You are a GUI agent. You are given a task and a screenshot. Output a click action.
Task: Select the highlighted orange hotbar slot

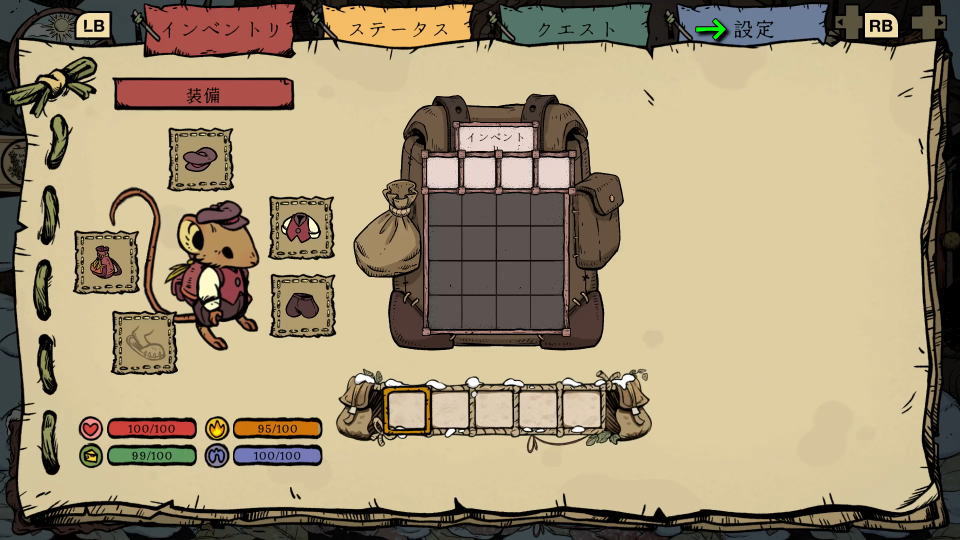click(x=407, y=409)
